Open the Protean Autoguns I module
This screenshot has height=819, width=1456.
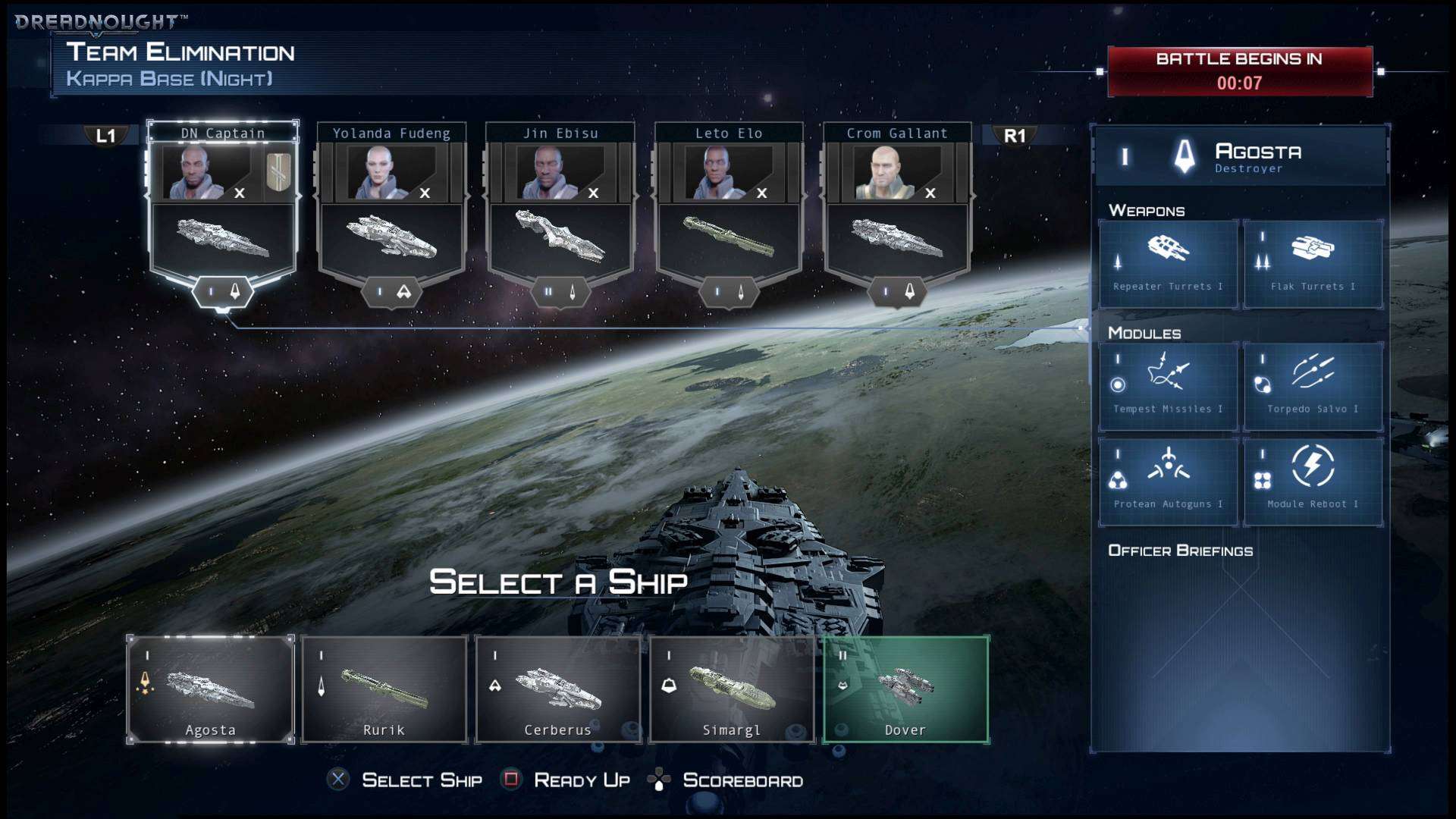pos(1168,482)
